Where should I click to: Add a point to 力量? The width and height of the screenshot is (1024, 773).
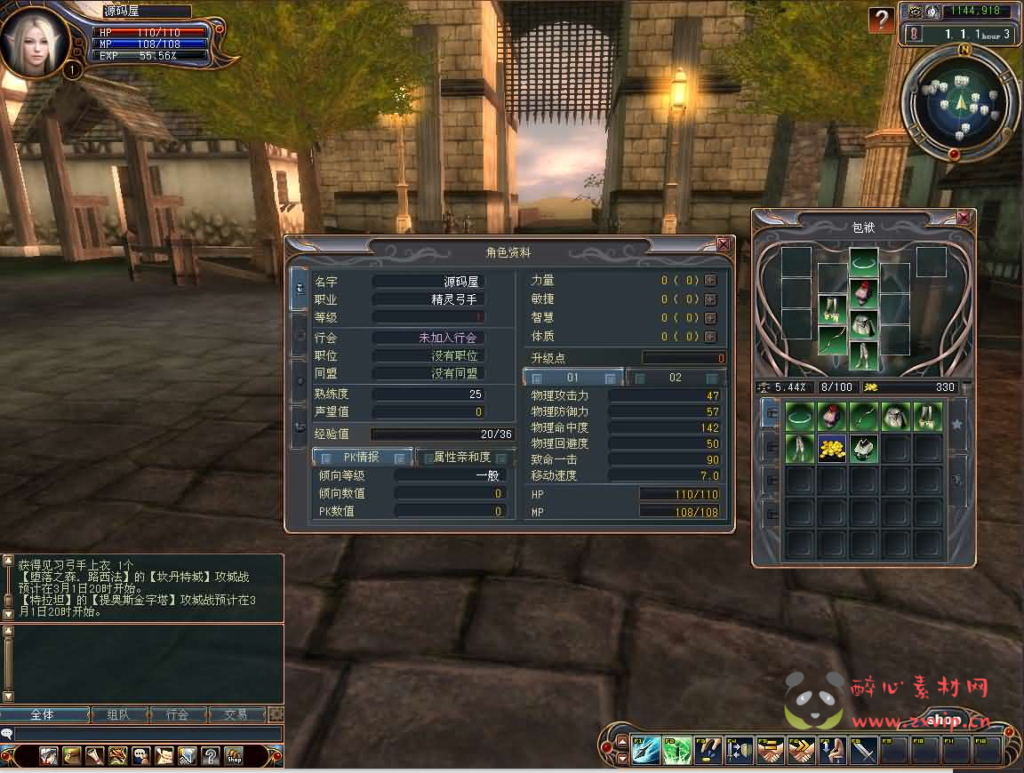pyautogui.click(x=710, y=280)
